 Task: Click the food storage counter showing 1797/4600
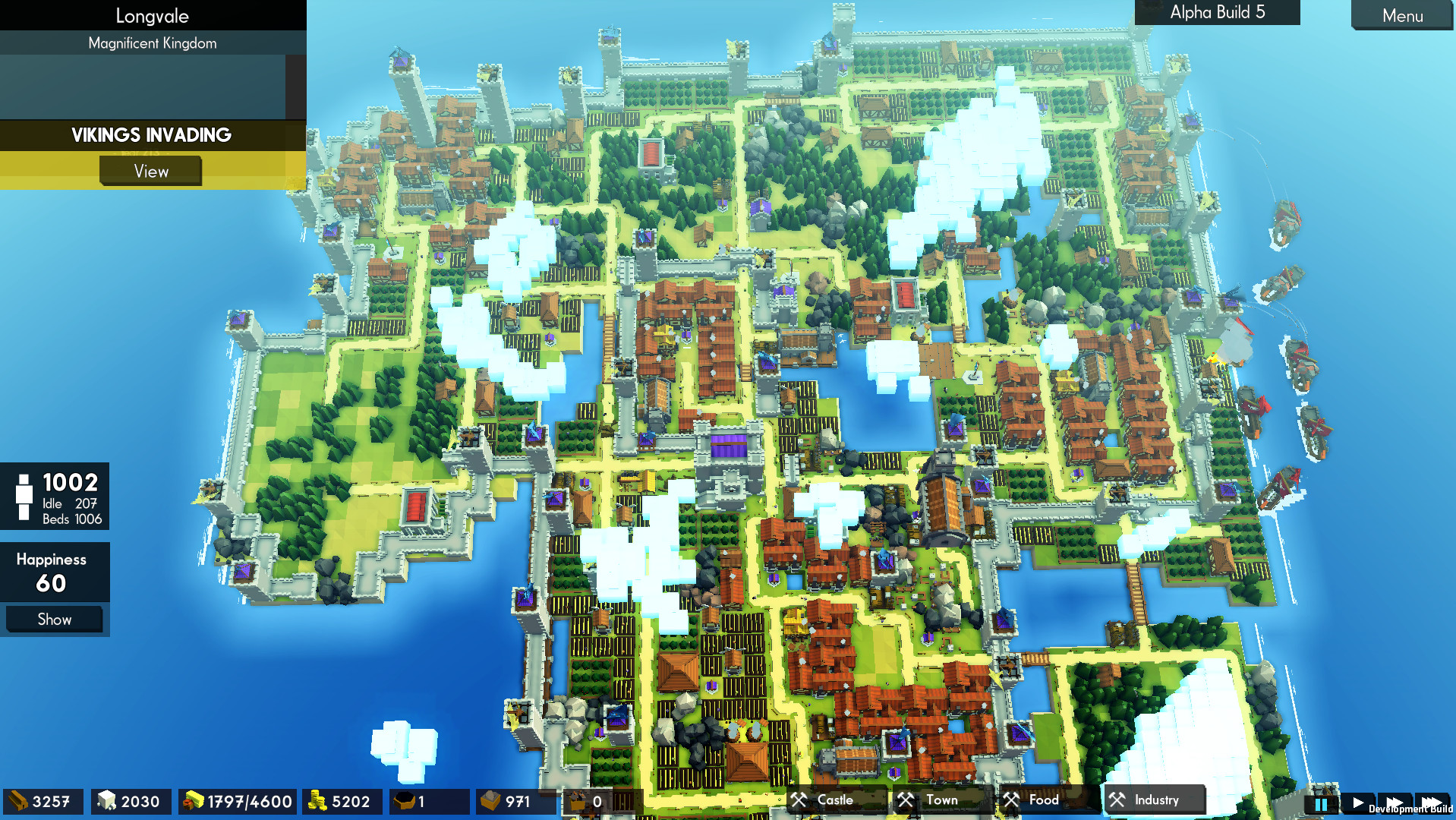[237, 801]
